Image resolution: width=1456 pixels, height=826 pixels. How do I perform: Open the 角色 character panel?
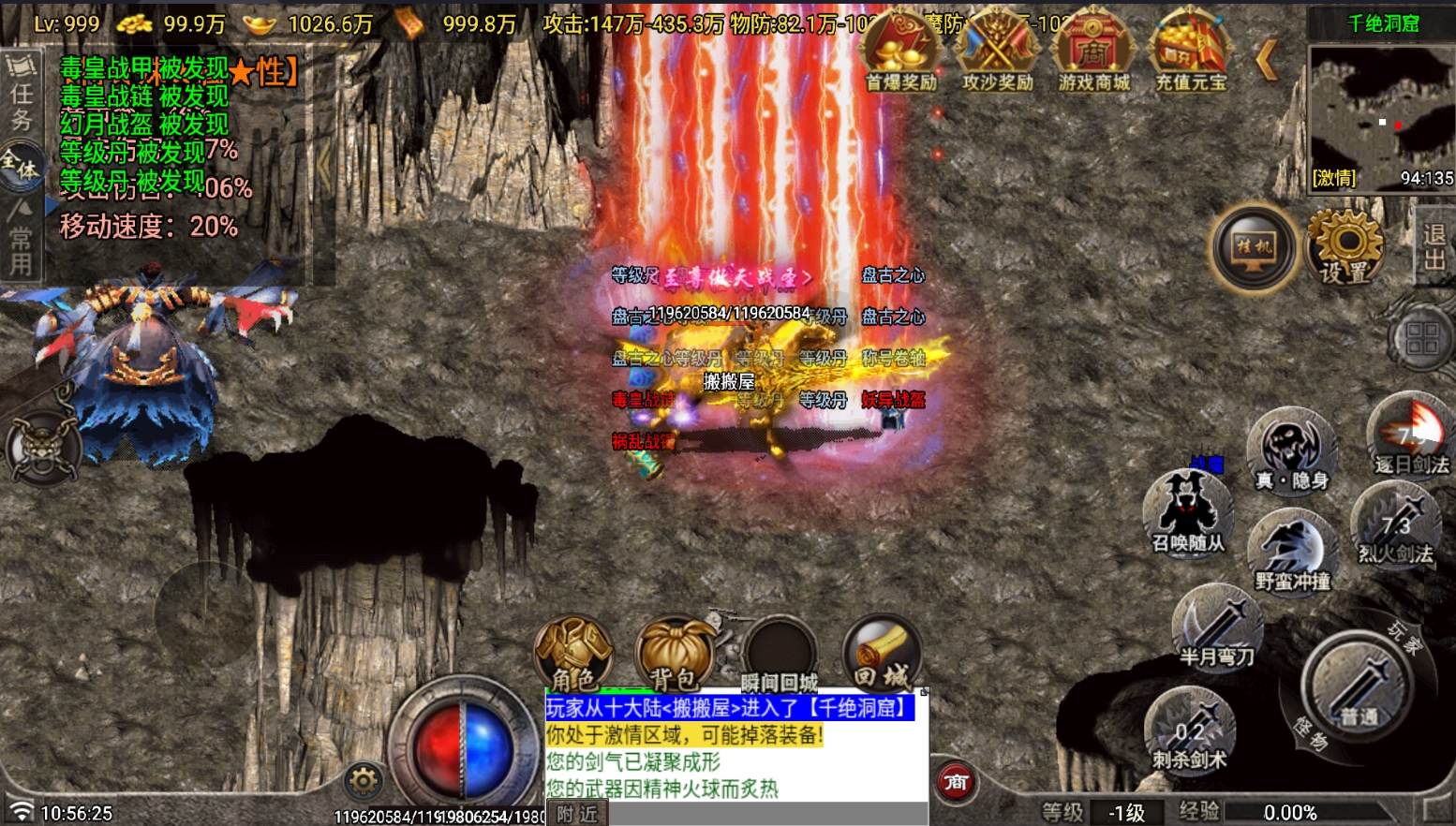(x=573, y=653)
